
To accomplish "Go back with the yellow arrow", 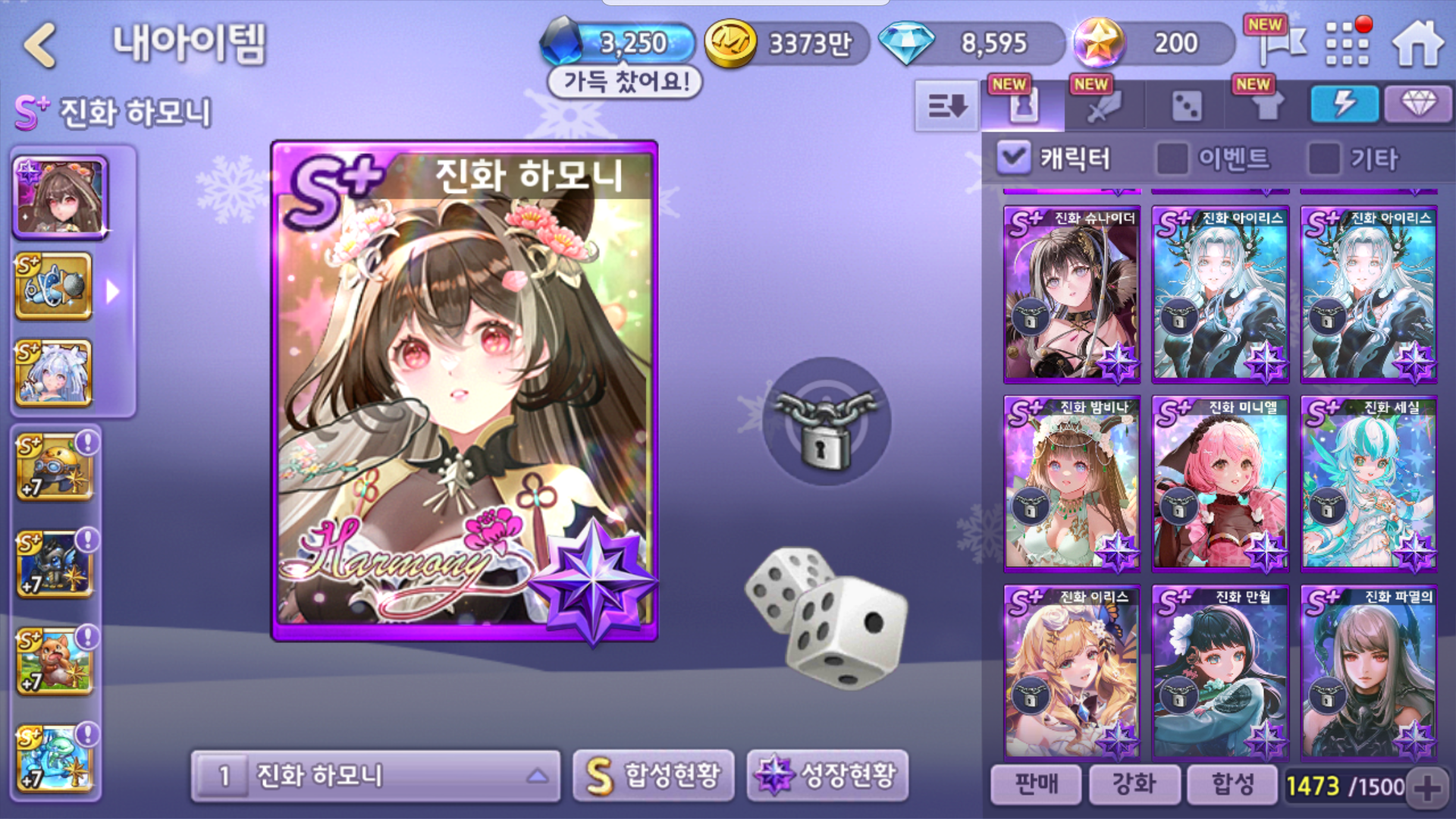I will click(x=41, y=44).
